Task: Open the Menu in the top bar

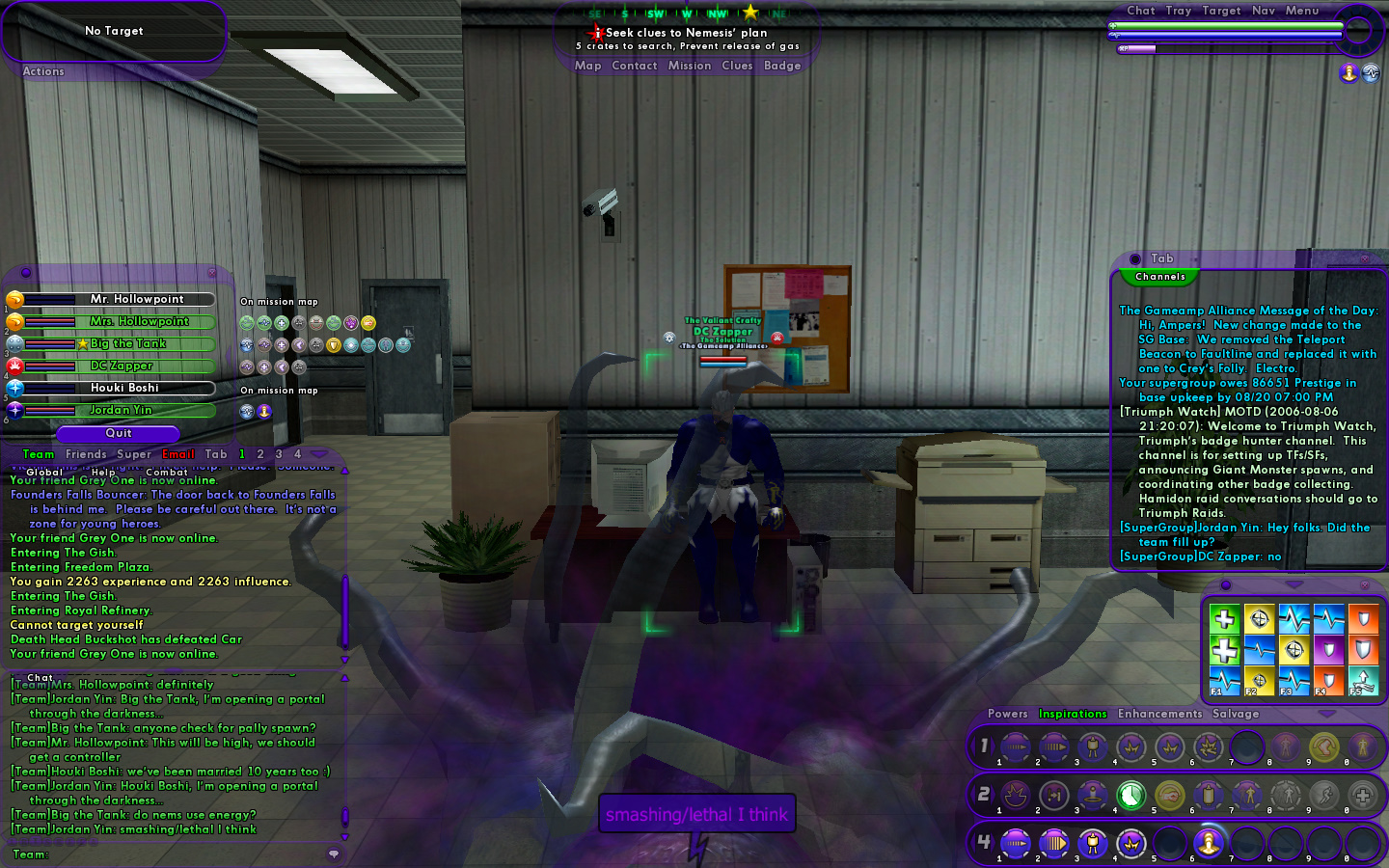Action: (1301, 11)
